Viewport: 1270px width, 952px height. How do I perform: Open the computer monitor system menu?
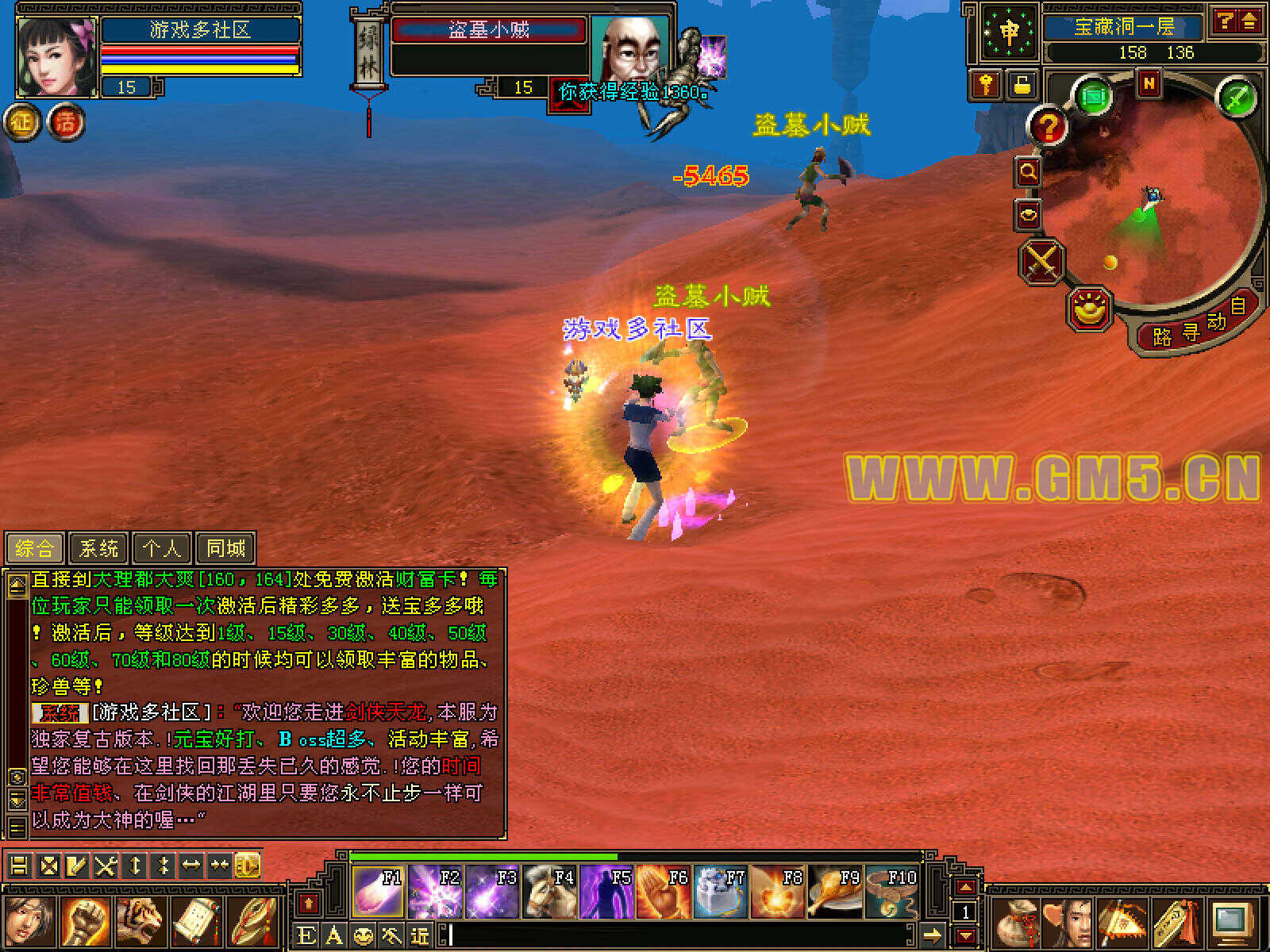point(1233,922)
